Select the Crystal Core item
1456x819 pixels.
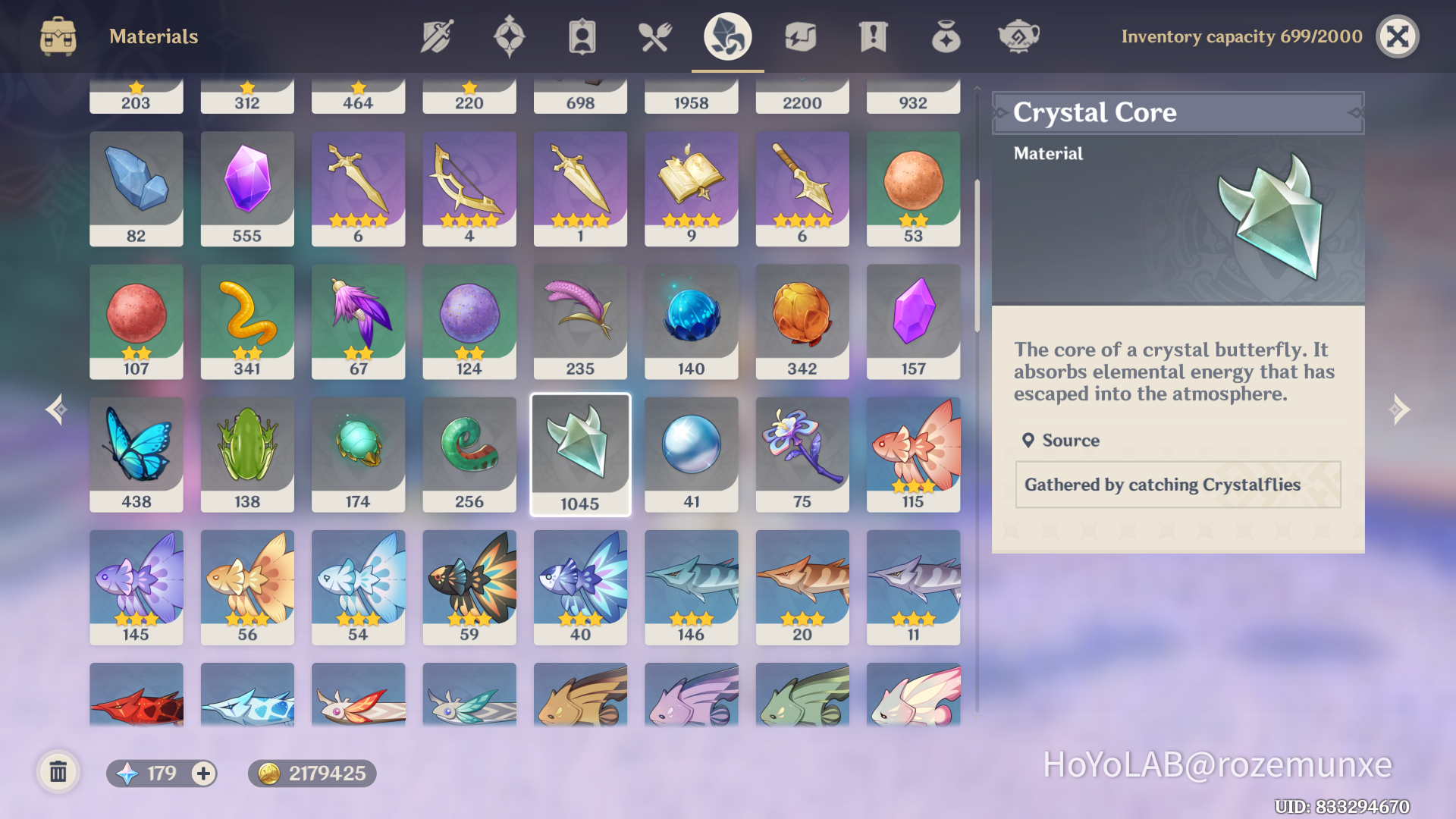[579, 453]
